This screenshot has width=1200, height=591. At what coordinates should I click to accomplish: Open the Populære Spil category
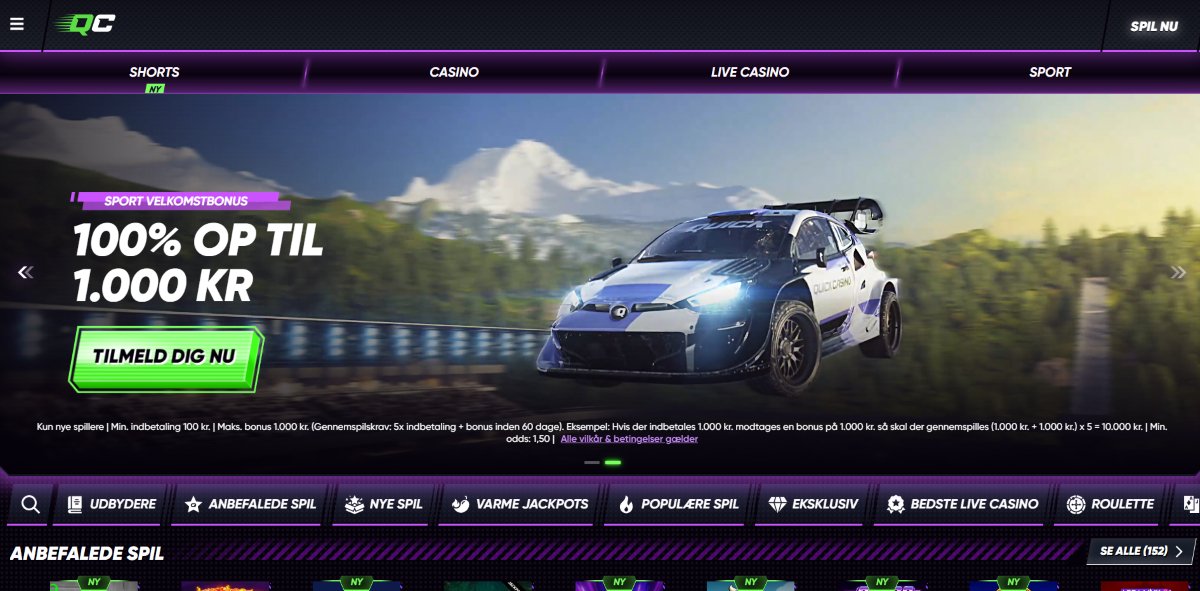[x=679, y=504]
